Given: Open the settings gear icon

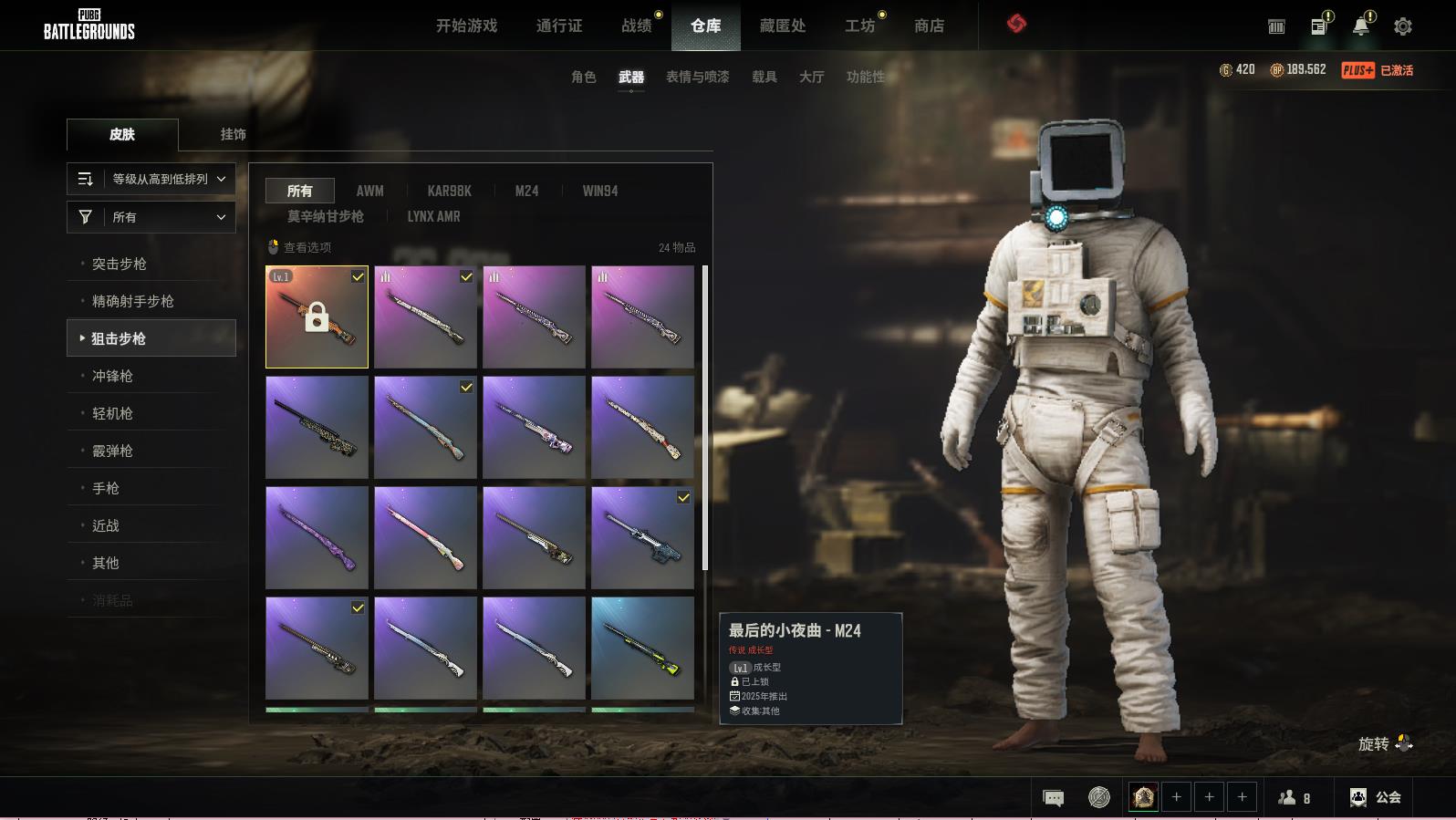Looking at the screenshot, I should pyautogui.click(x=1402, y=26).
